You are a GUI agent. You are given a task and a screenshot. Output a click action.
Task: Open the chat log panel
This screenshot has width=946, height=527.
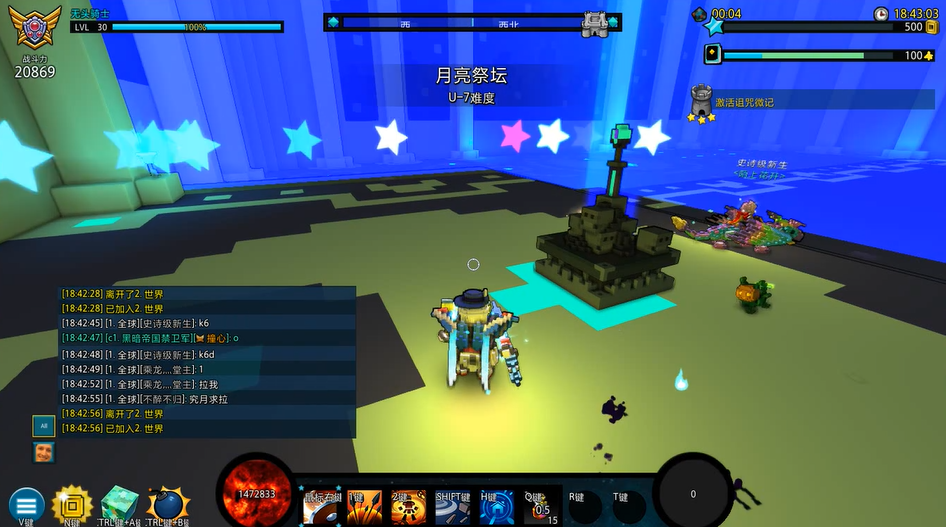tap(207, 362)
